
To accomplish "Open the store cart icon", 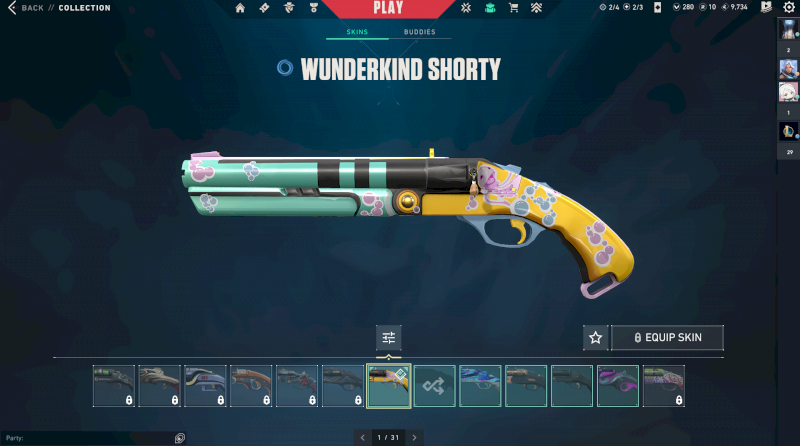I will tap(513, 8).
